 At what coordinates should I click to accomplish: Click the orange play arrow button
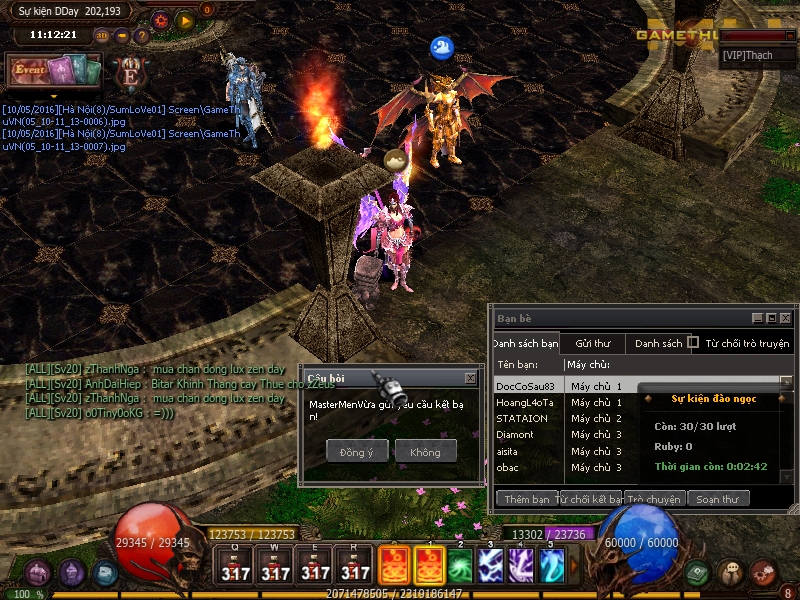184,19
